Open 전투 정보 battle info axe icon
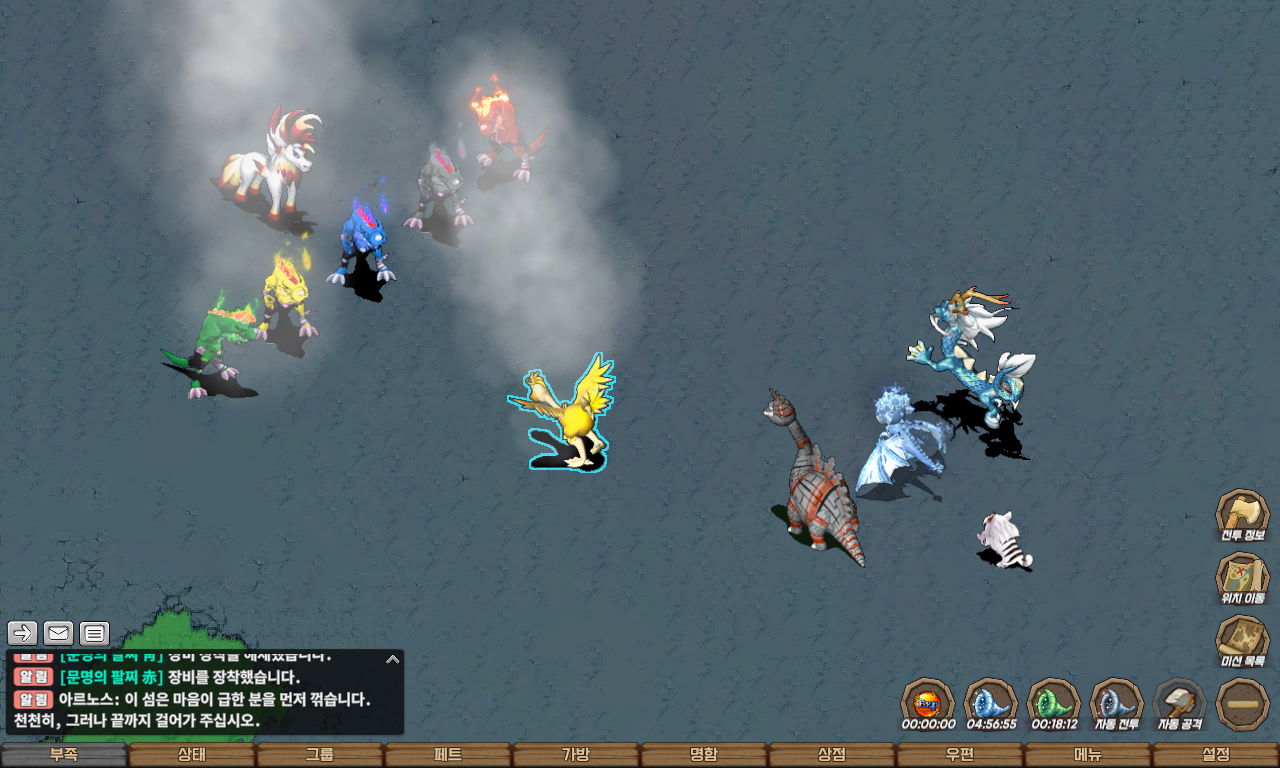 tap(1242, 514)
